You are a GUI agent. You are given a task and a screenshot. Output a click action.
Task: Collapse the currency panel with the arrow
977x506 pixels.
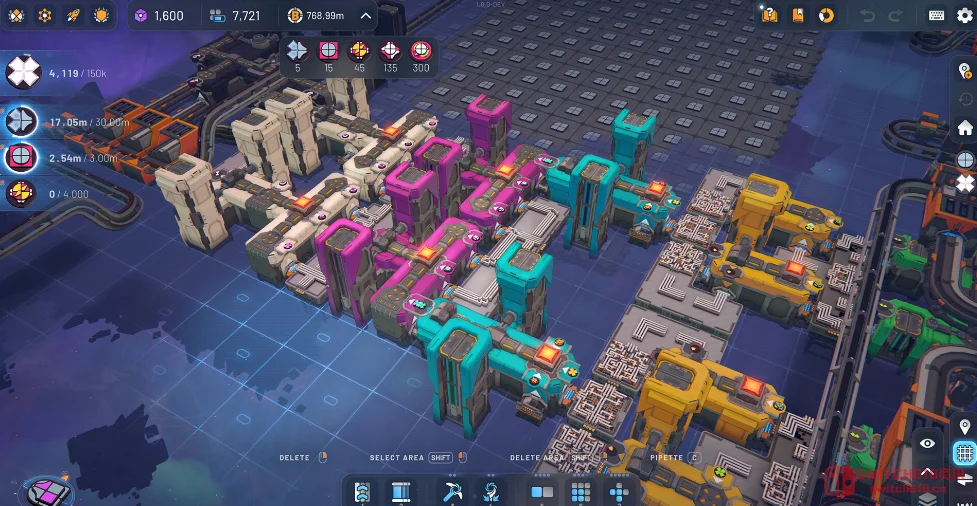[x=365, y=15]
